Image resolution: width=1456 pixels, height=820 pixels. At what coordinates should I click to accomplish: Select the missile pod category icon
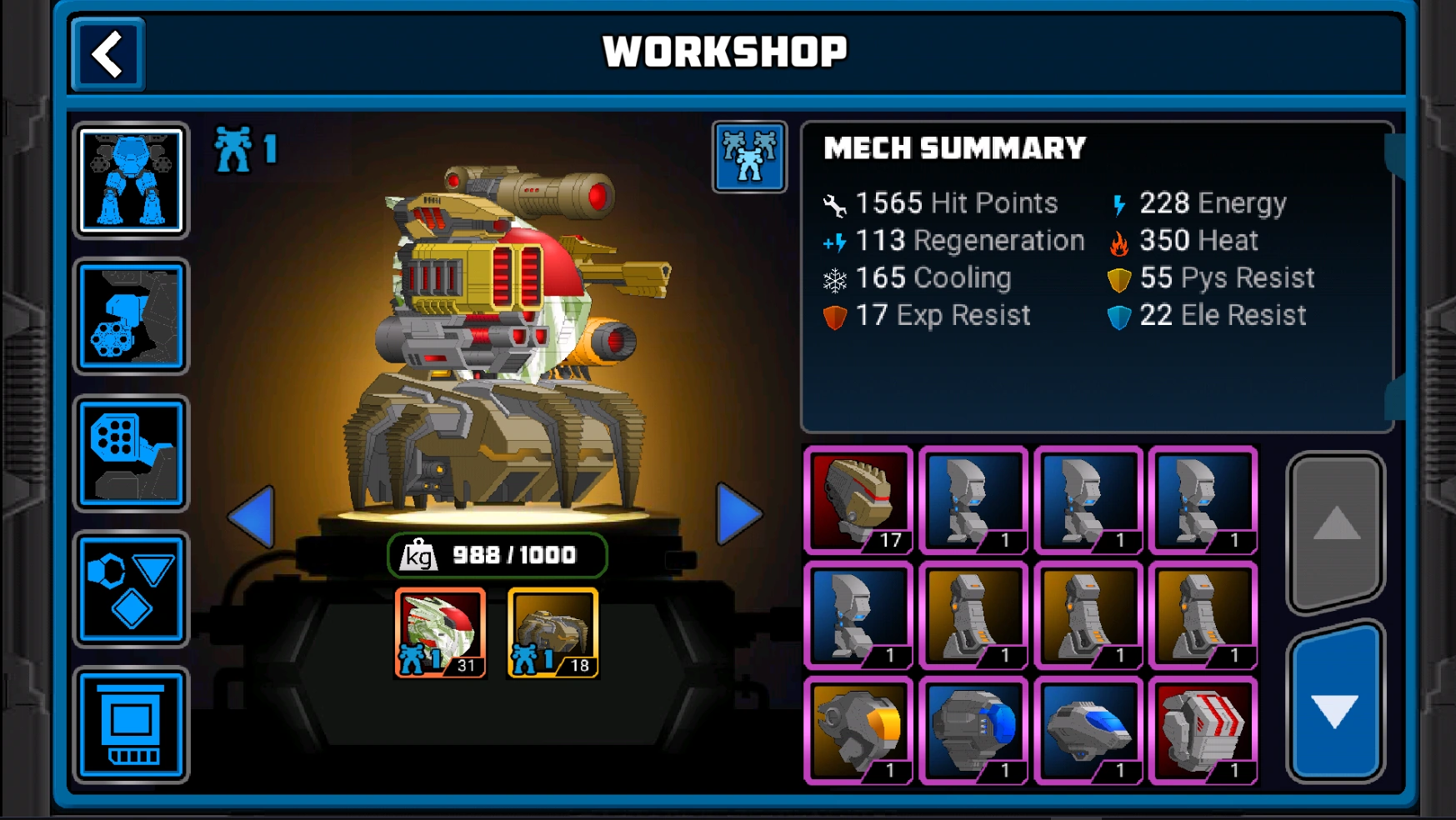131,454
